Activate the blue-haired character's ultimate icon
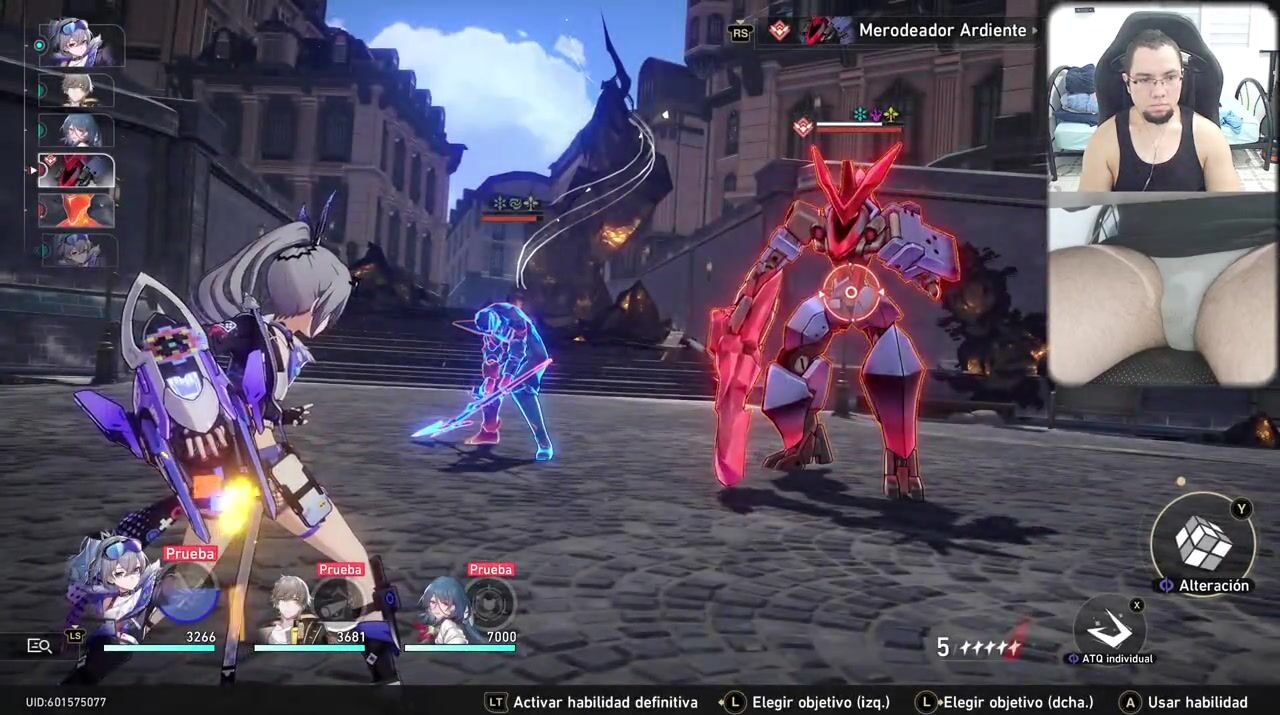1280x715 pixels. [x=490, y=603]
